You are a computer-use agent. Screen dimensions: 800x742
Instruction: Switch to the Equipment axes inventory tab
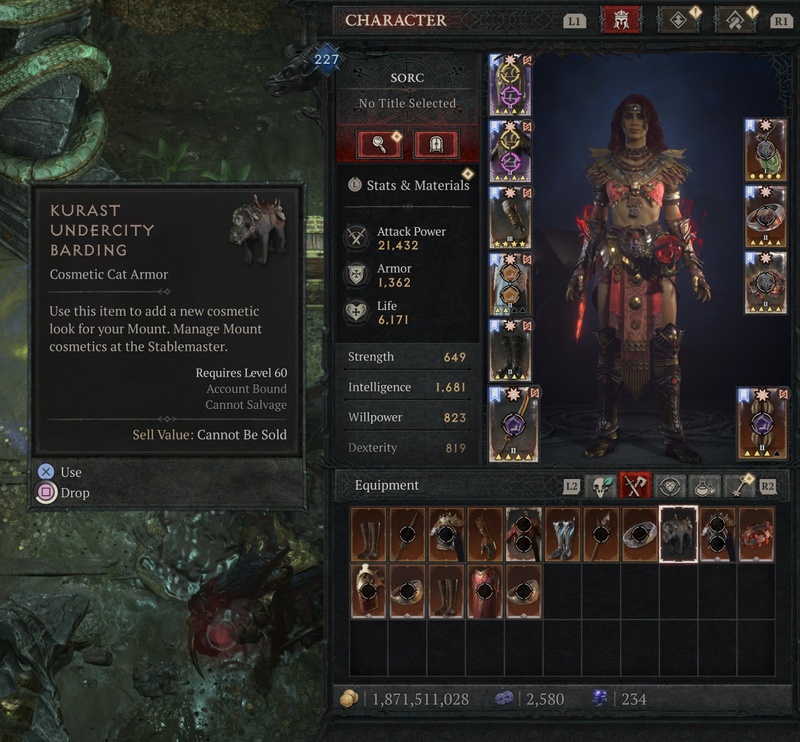coord(636,486)
